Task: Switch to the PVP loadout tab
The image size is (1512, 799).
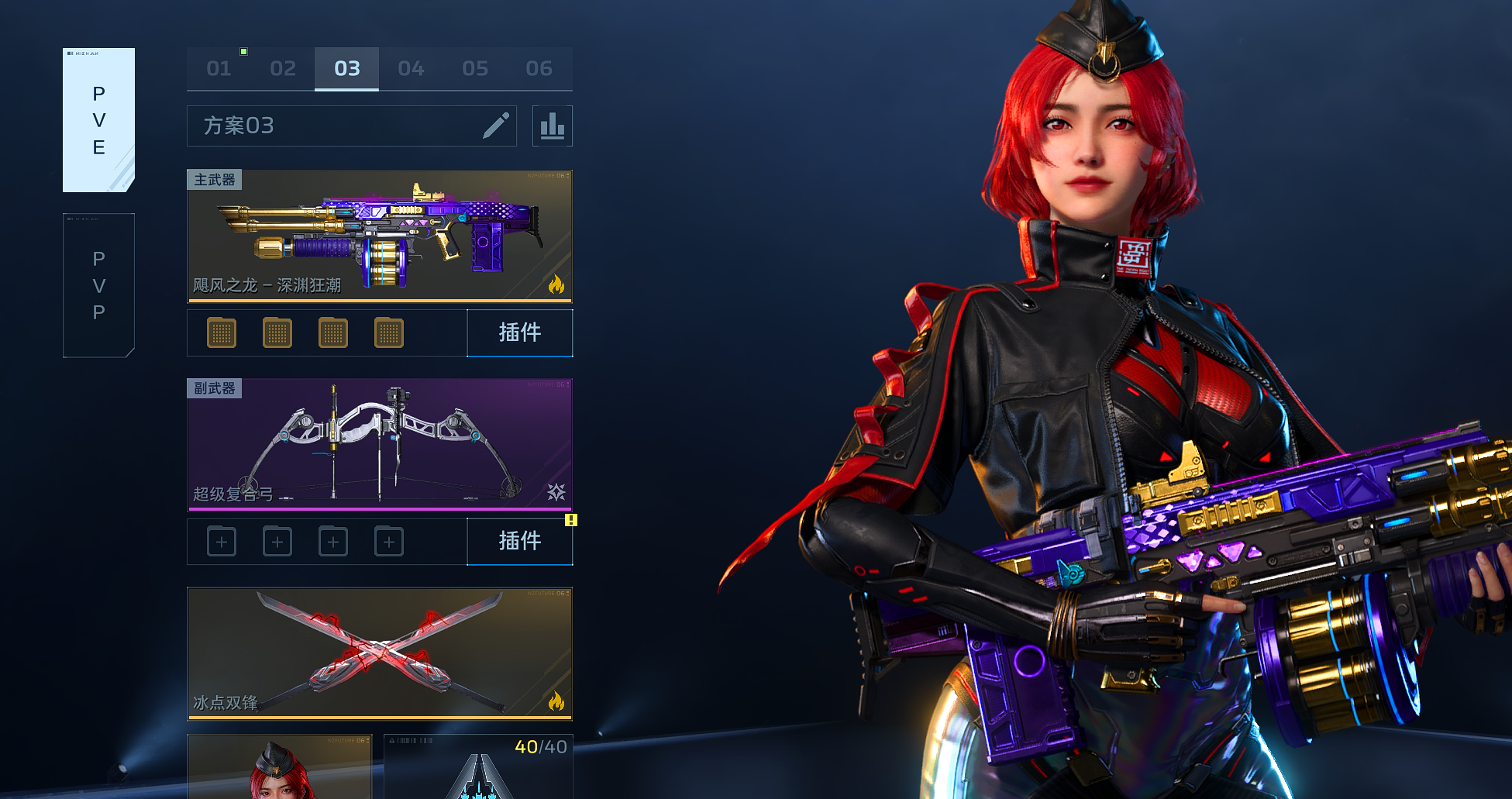Action: click(98, 285)
